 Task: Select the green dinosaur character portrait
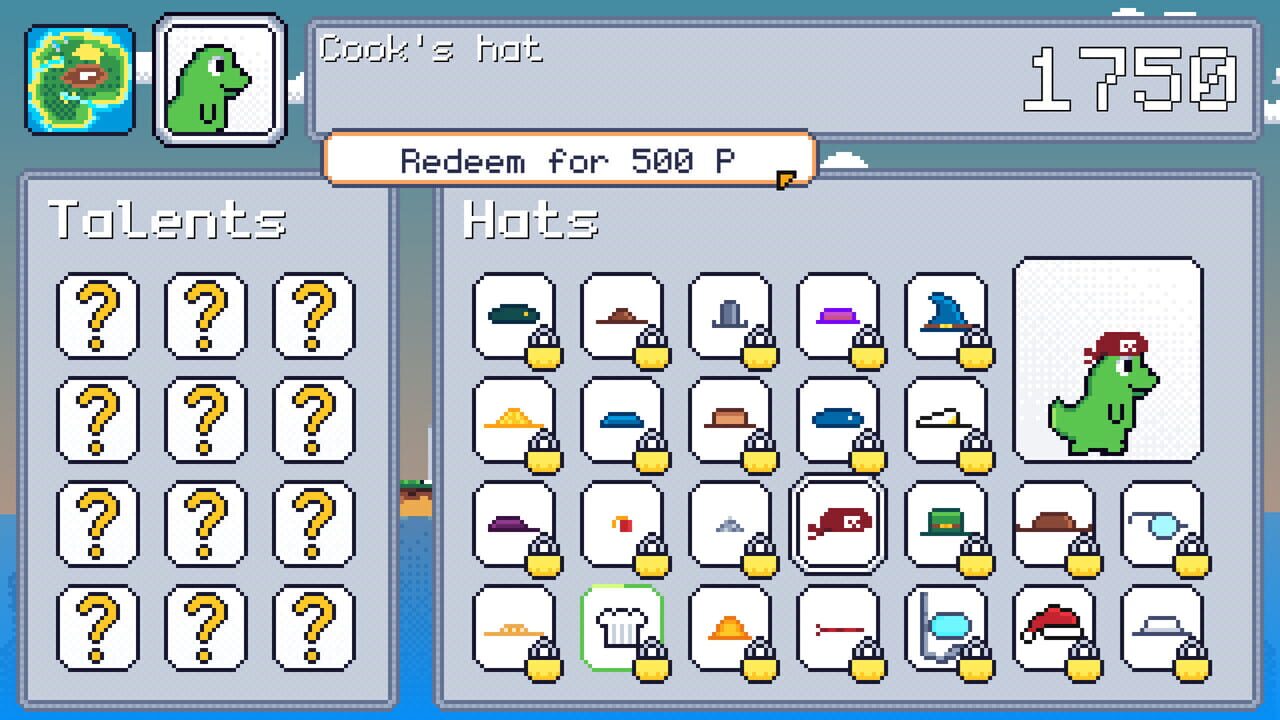click(219, 80)
